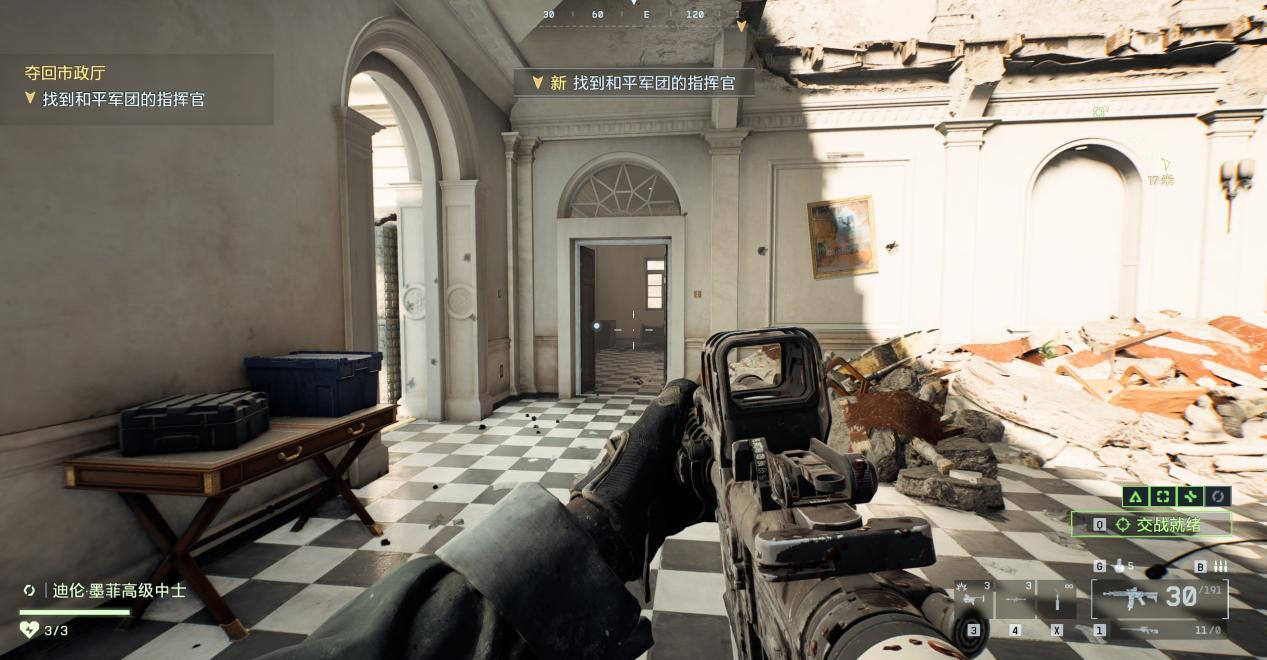Viewport: 1267px width, 660px height.
Task: Click the new objective notification banner
Action: [634, 83]
